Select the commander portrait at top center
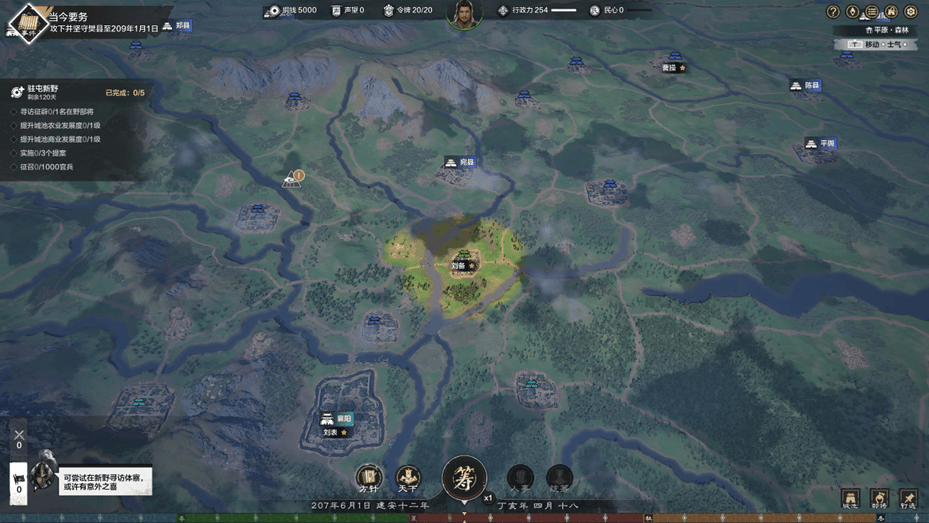This screenshot has width=929, height=523. point(464,14)
